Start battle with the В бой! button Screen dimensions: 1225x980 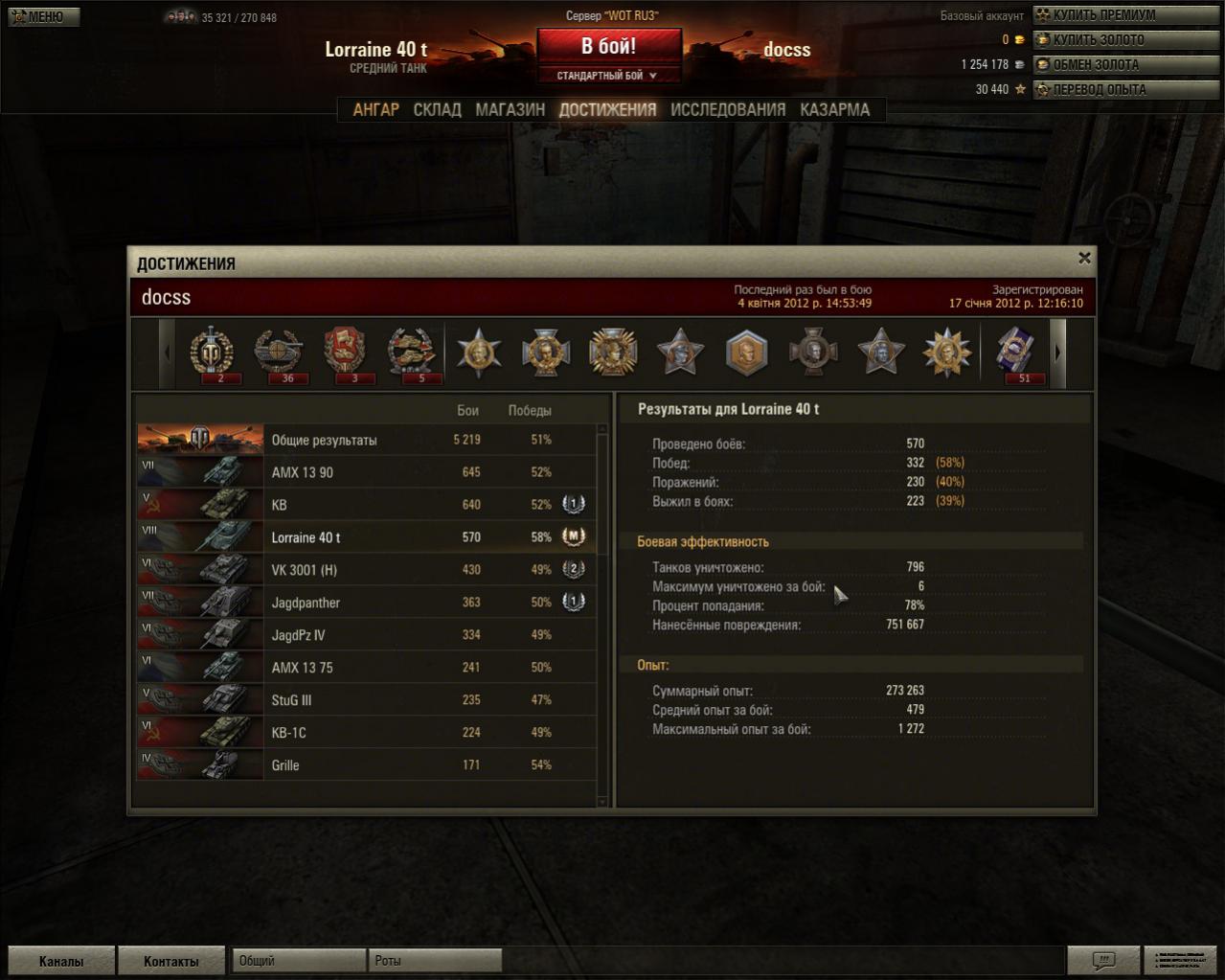(609, 46)
